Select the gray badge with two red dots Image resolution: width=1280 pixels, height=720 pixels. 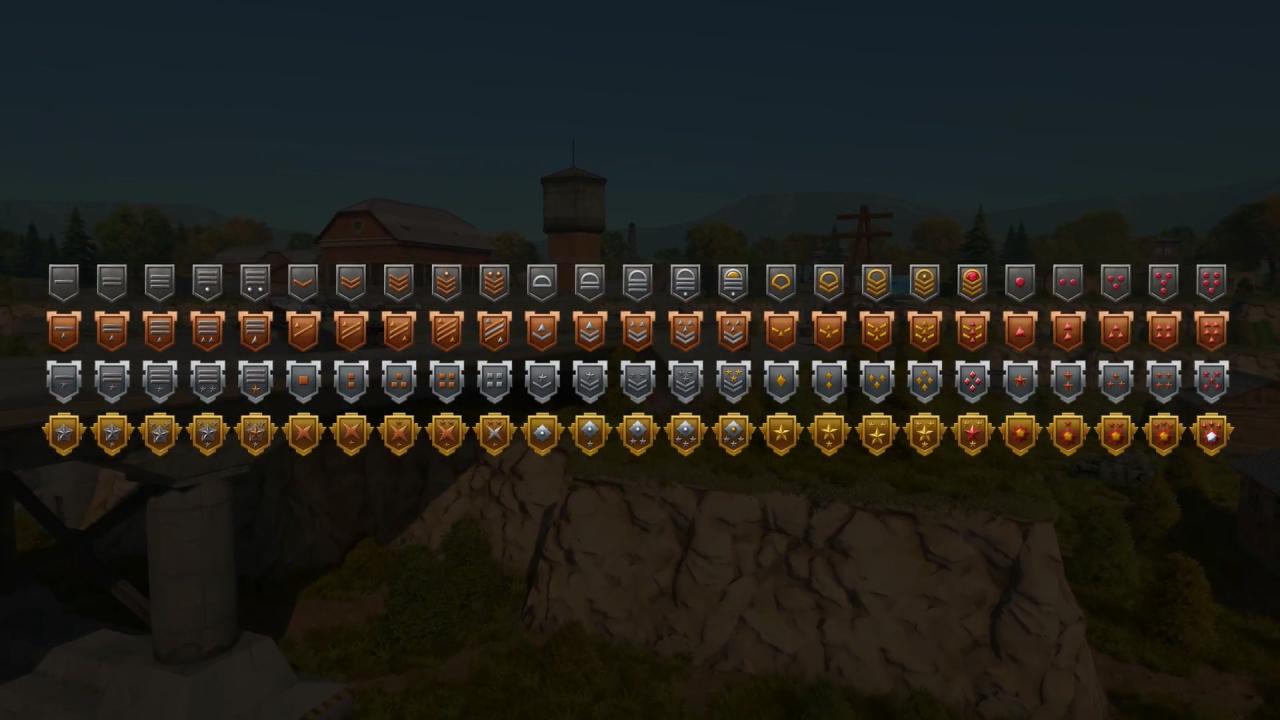pos(1068,282)
